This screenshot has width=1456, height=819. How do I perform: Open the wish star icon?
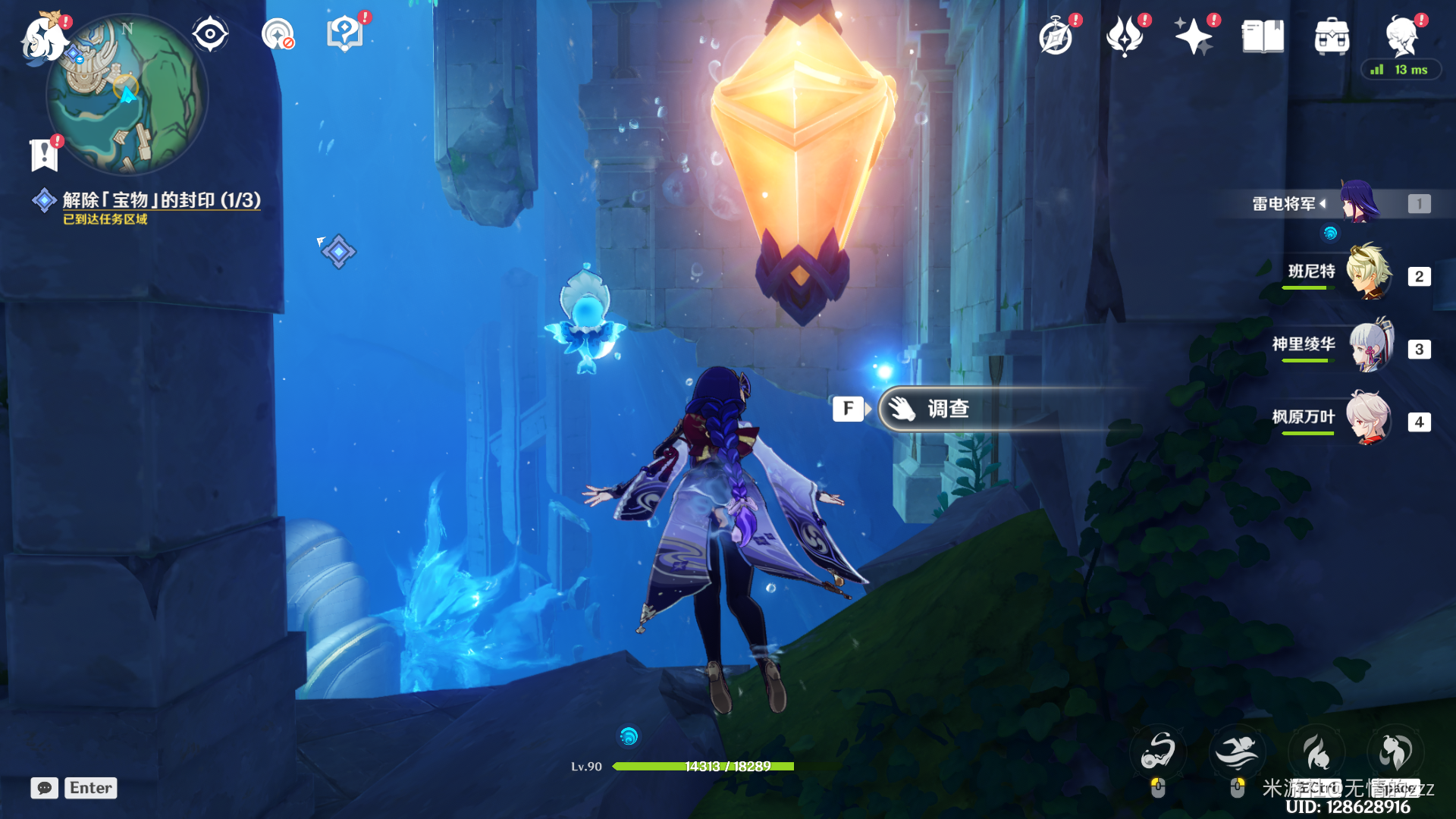1194,36
